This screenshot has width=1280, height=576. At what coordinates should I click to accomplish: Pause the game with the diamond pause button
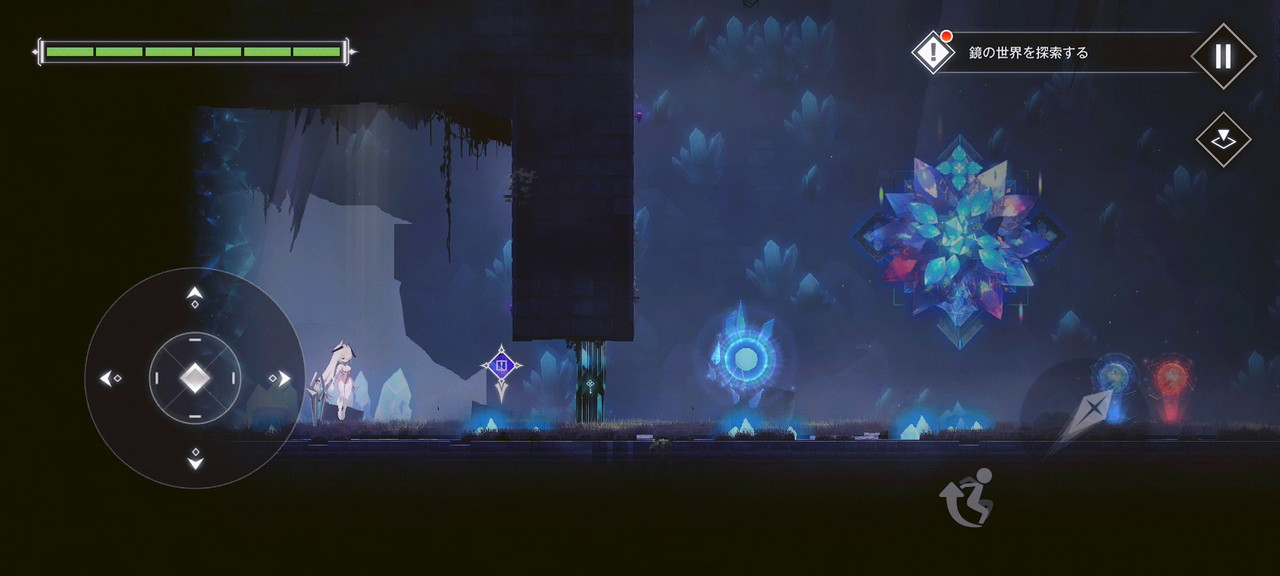pyautogui.click(x=1223, y=56)
